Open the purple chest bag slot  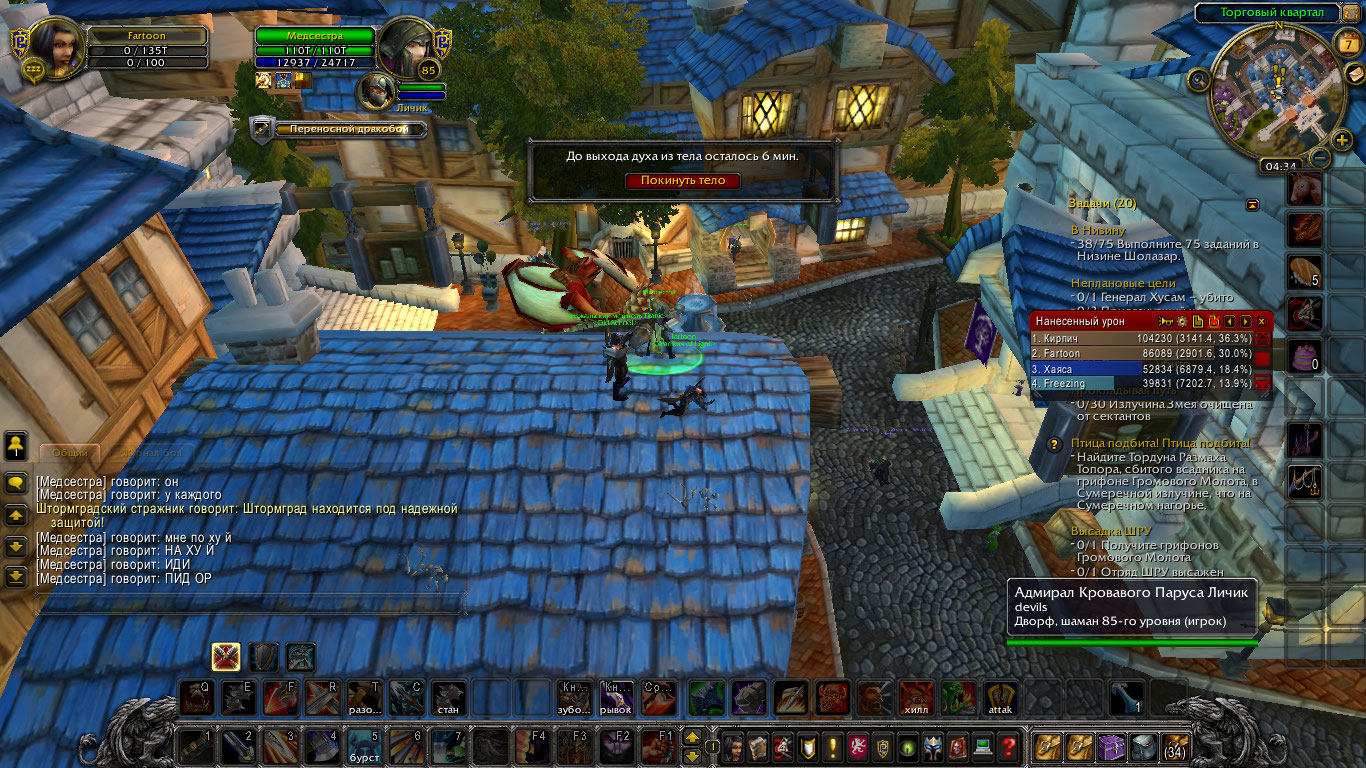pyautogui.click(x=1112, y=746)
